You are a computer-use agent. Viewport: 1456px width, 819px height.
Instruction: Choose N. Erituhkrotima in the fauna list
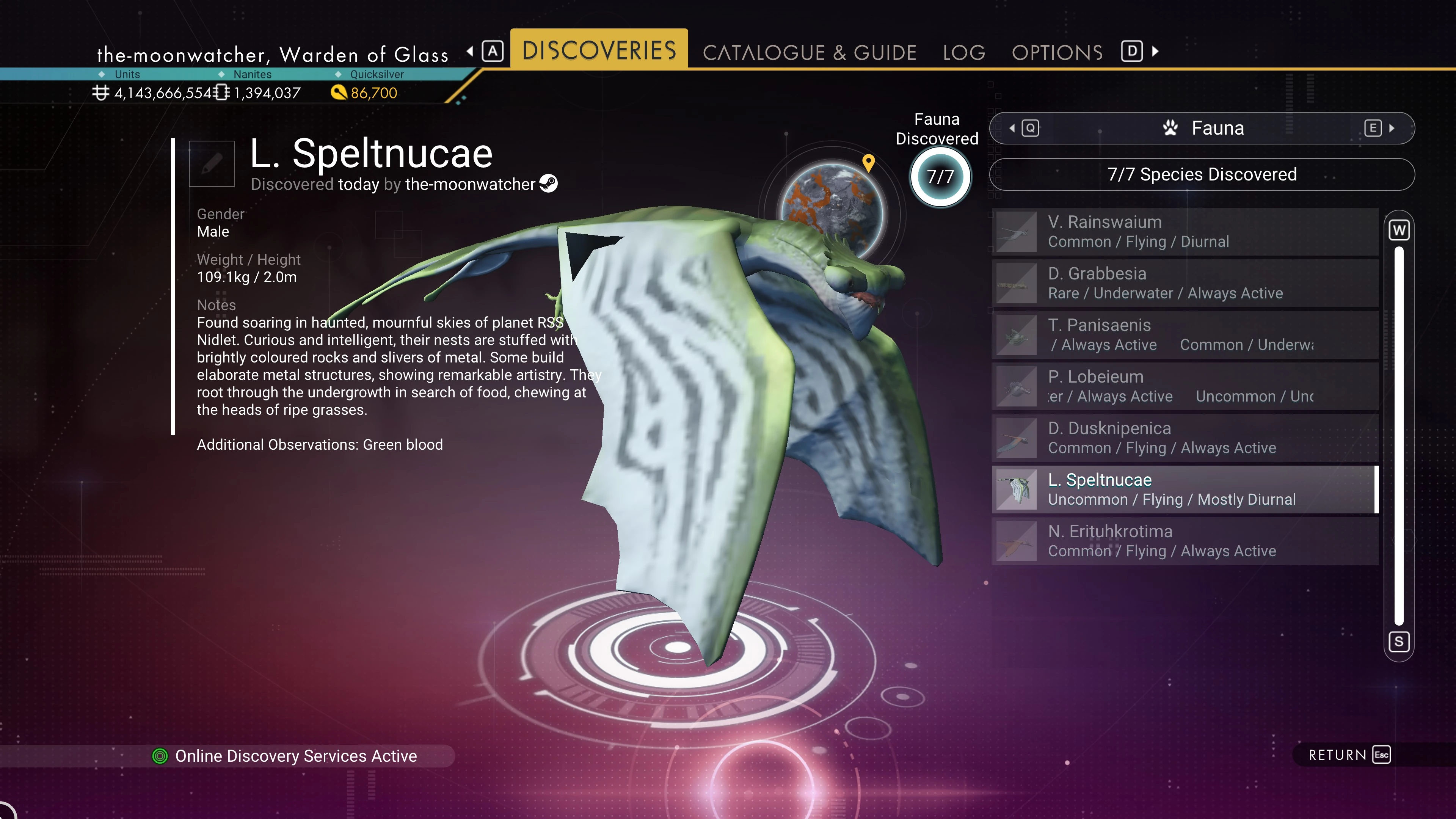(x=1185, y=541)
